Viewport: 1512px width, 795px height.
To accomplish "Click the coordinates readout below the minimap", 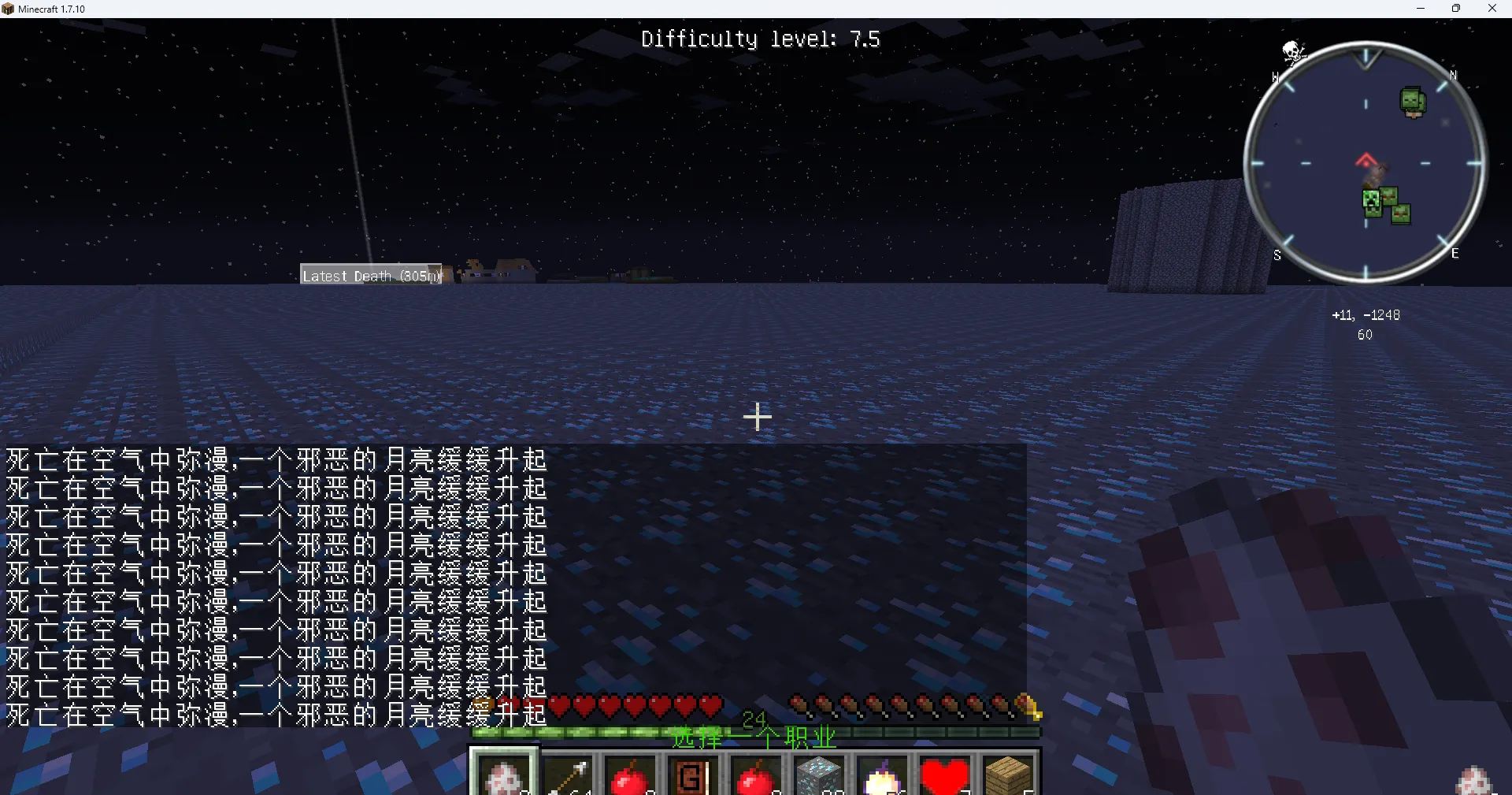I will coord(1367,314).
